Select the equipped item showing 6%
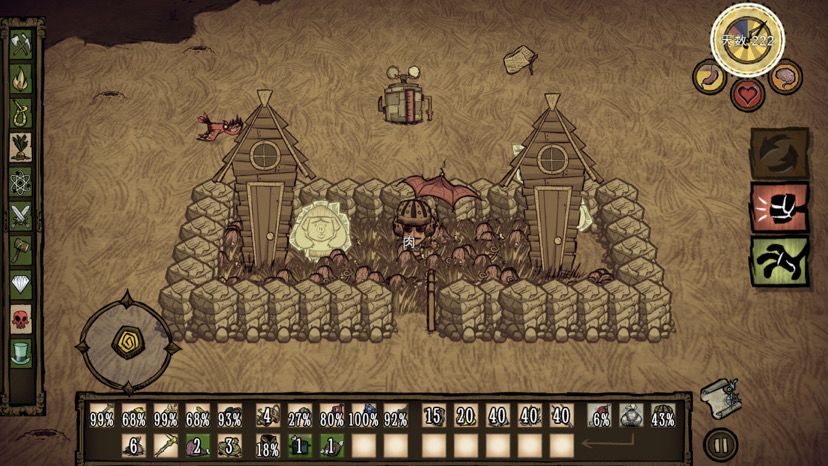The width and height of the screenshot is (828, 466). [x=600, y=416]
